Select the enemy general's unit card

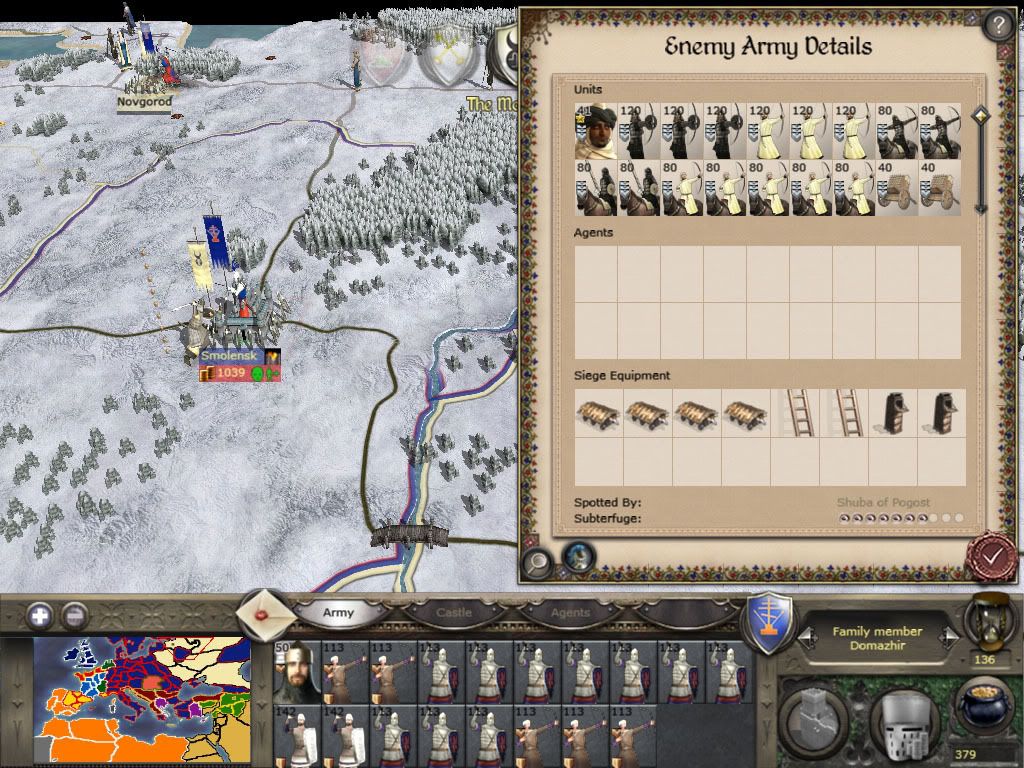(595, 130)
